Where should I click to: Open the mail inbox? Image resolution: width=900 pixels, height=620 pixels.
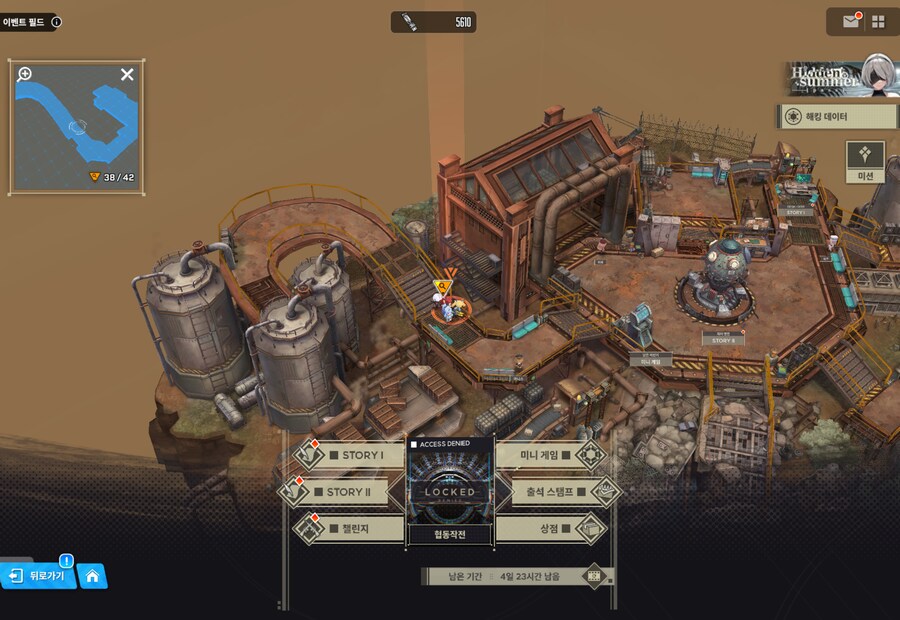tap(851, 21)
